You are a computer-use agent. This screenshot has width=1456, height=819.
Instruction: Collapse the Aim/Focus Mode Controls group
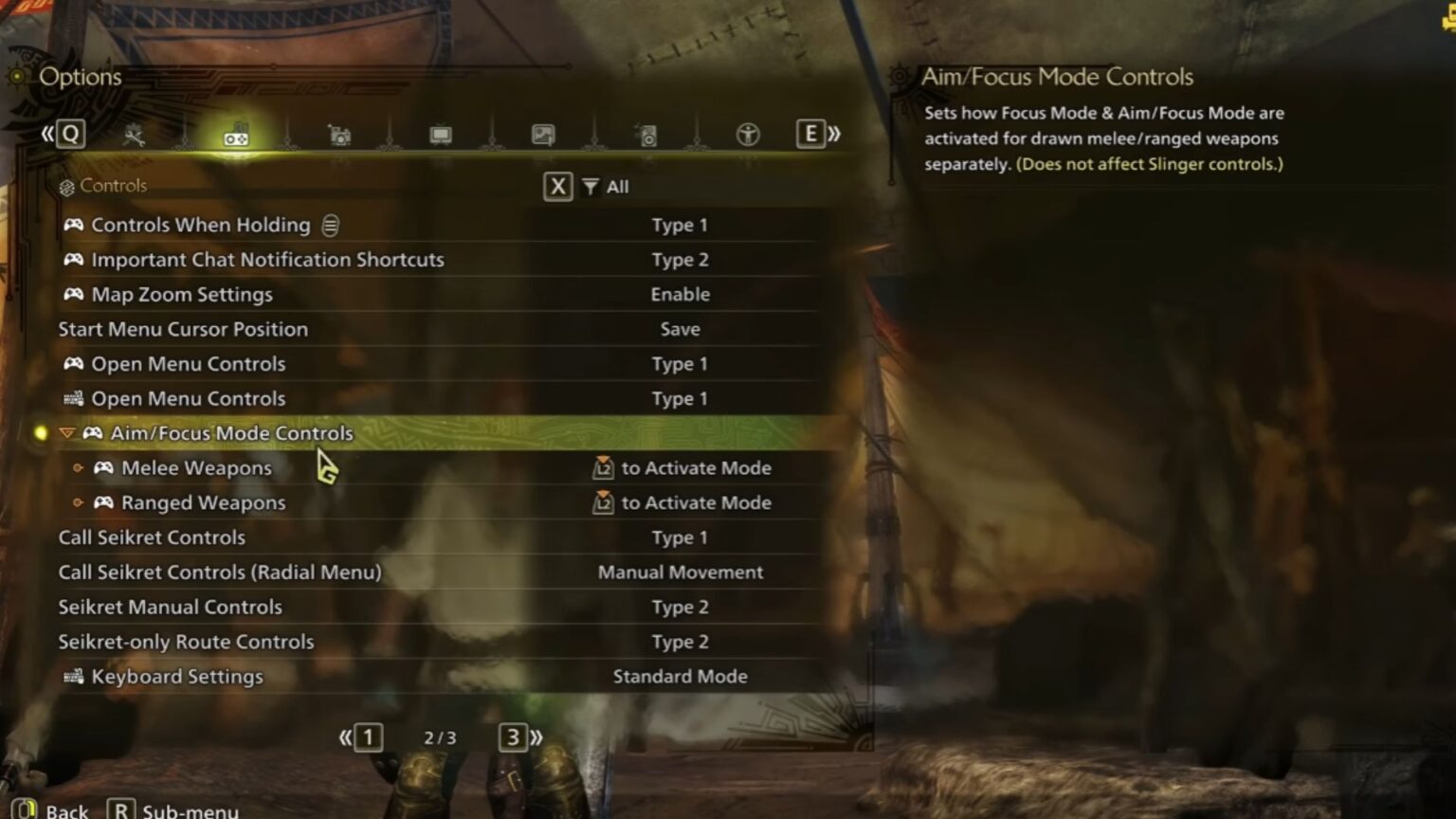(x=66, y=432)
